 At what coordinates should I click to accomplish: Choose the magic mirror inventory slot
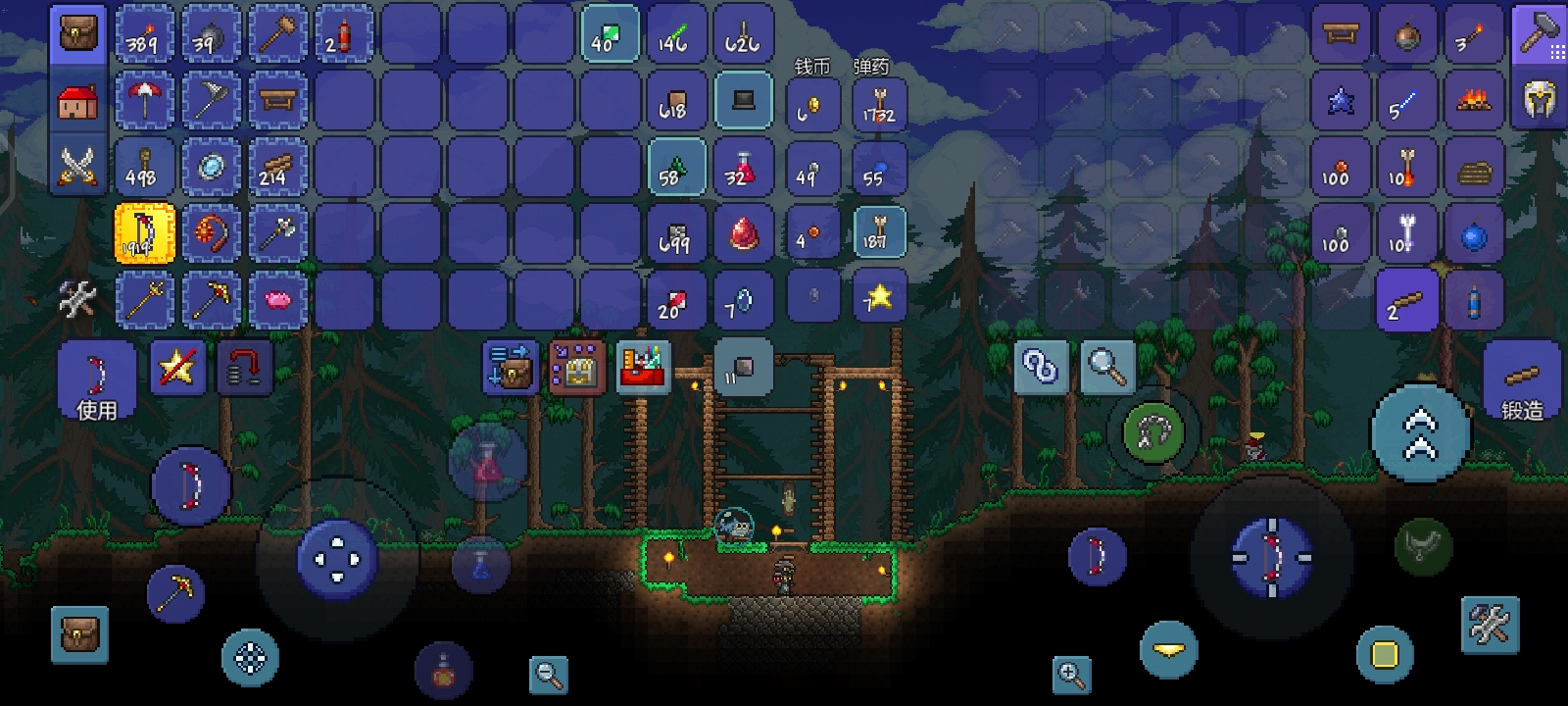click(x=211, y=167)
